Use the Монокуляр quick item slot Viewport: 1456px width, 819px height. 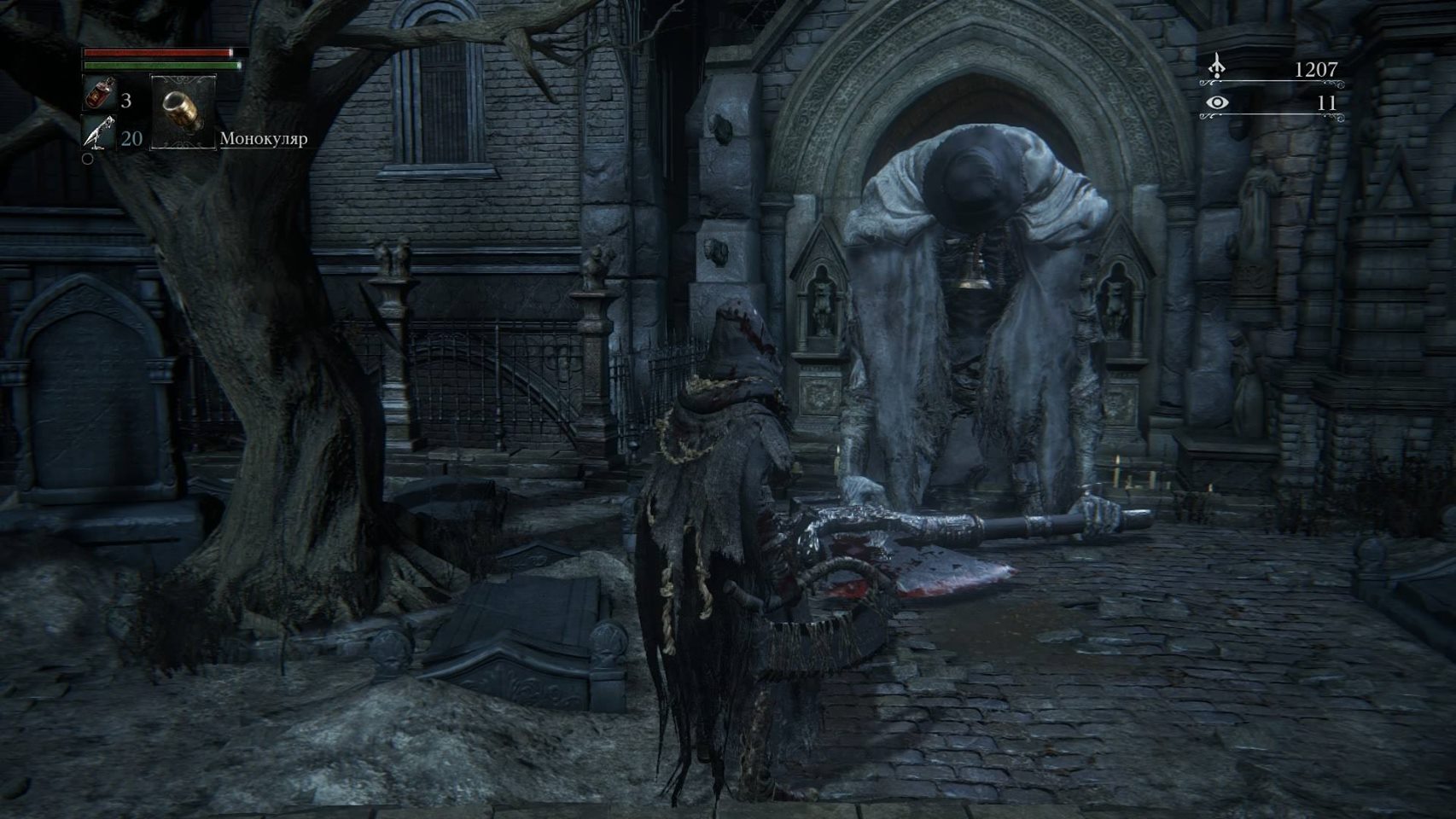click(x=181, y=112)
